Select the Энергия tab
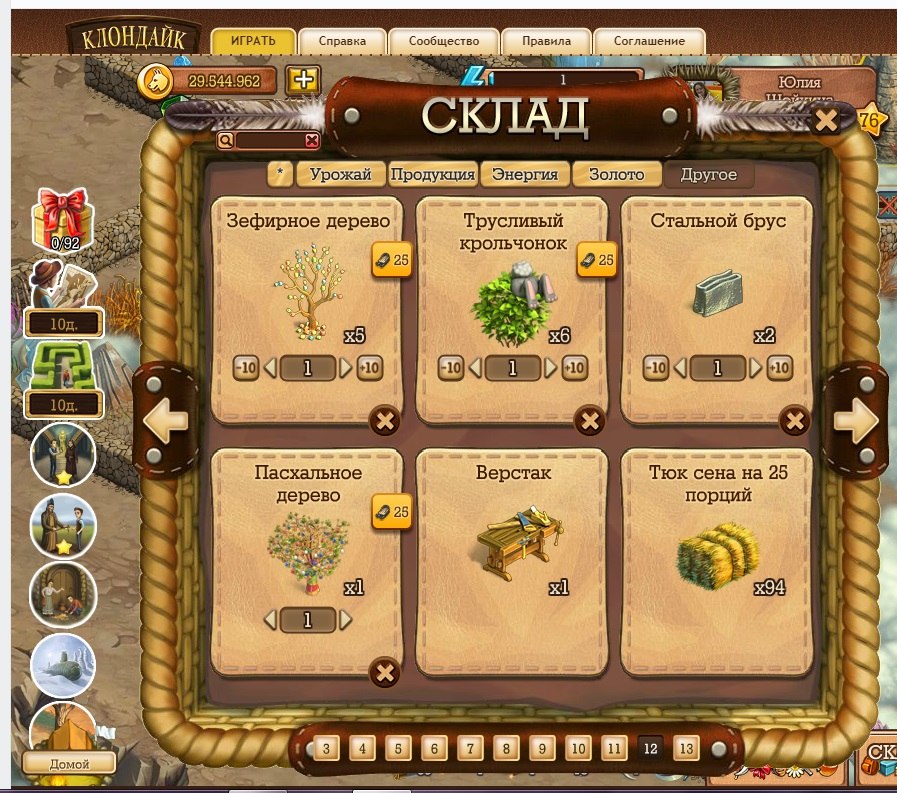 pos(525,174)
